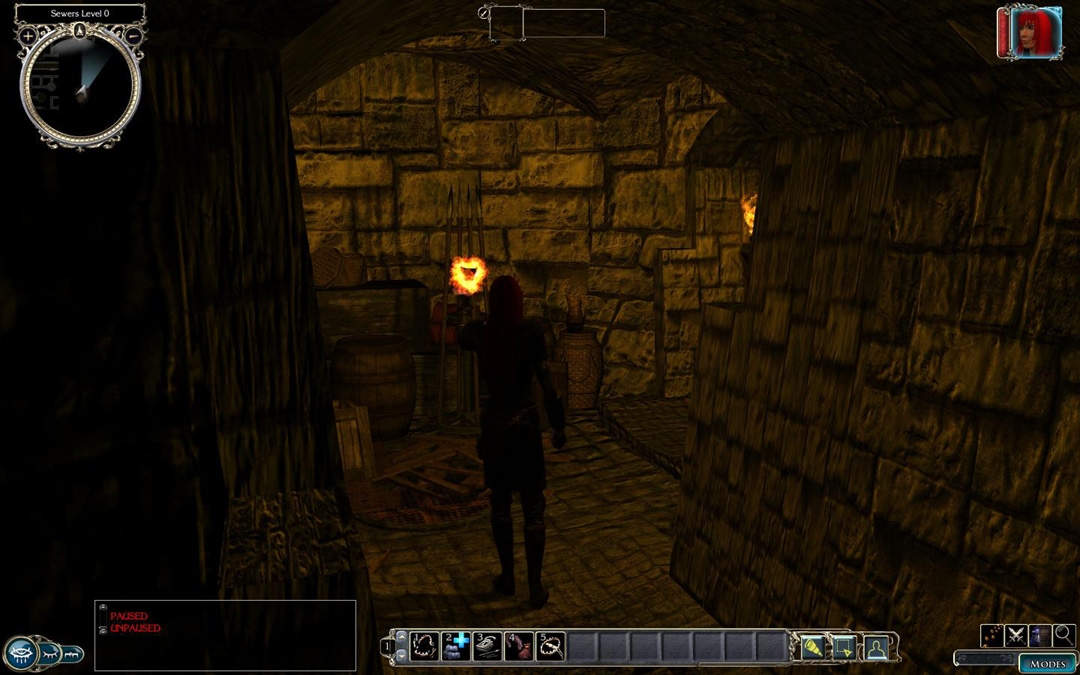1080x675 pixels.
Task: Use the red pouch in hotbar slot 4
Action: coord(518,646)
